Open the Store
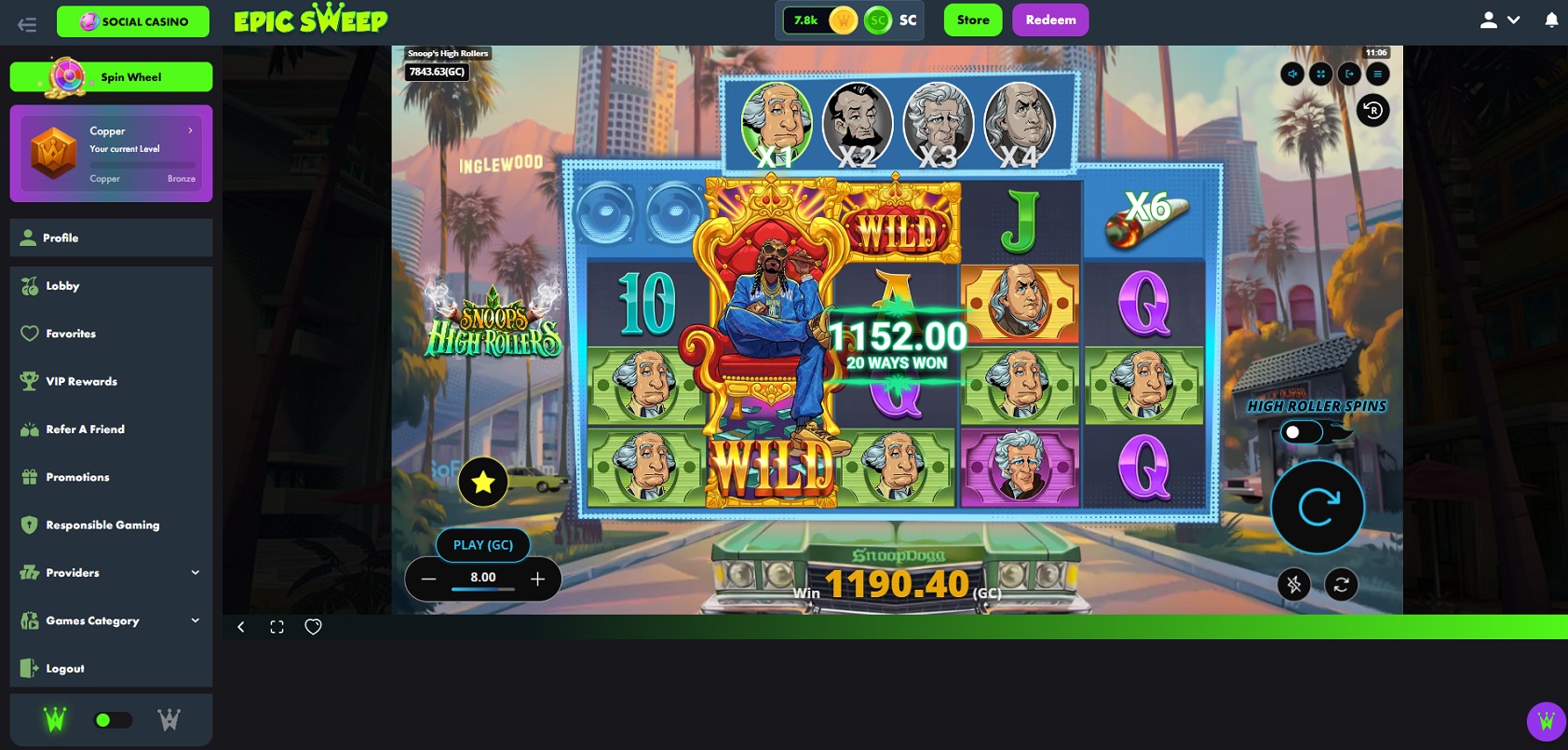This screenshot has height=750, width=1568. point(972,20)
